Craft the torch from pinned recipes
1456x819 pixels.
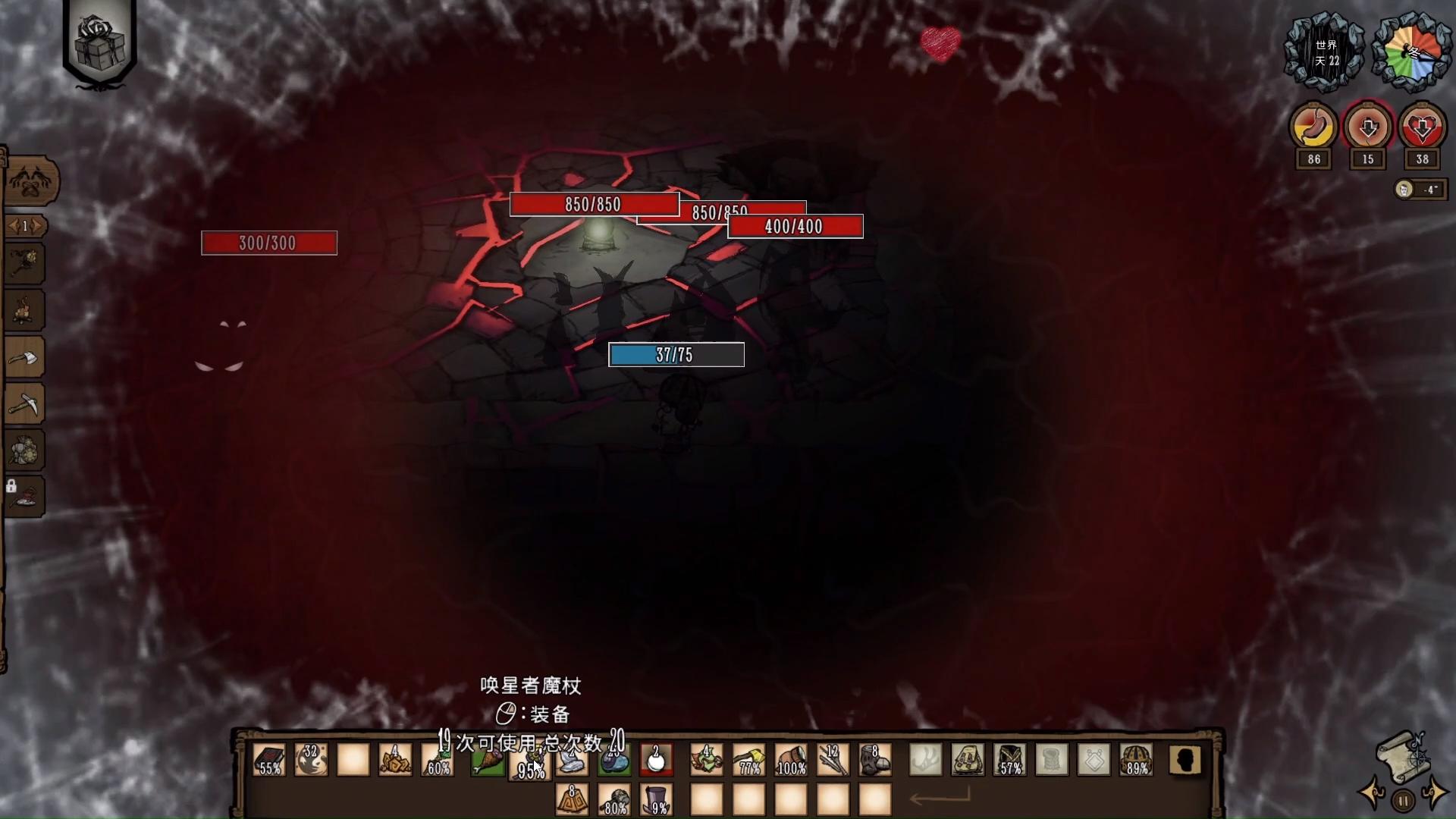click(x=27, y=264)
